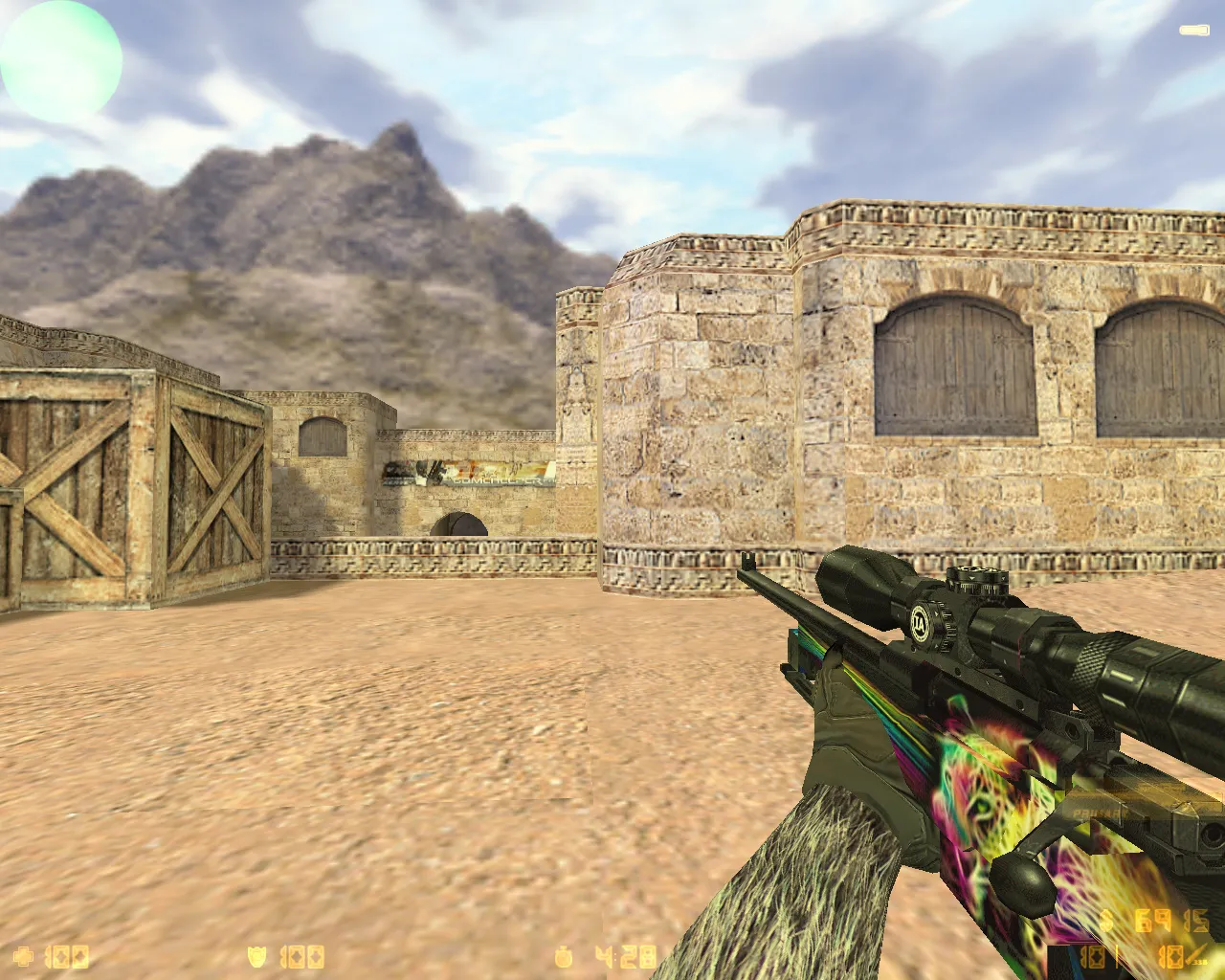The image size is (1225, 980).
Task: Select the armor shield icon
Action: click(x=256, y=954)
